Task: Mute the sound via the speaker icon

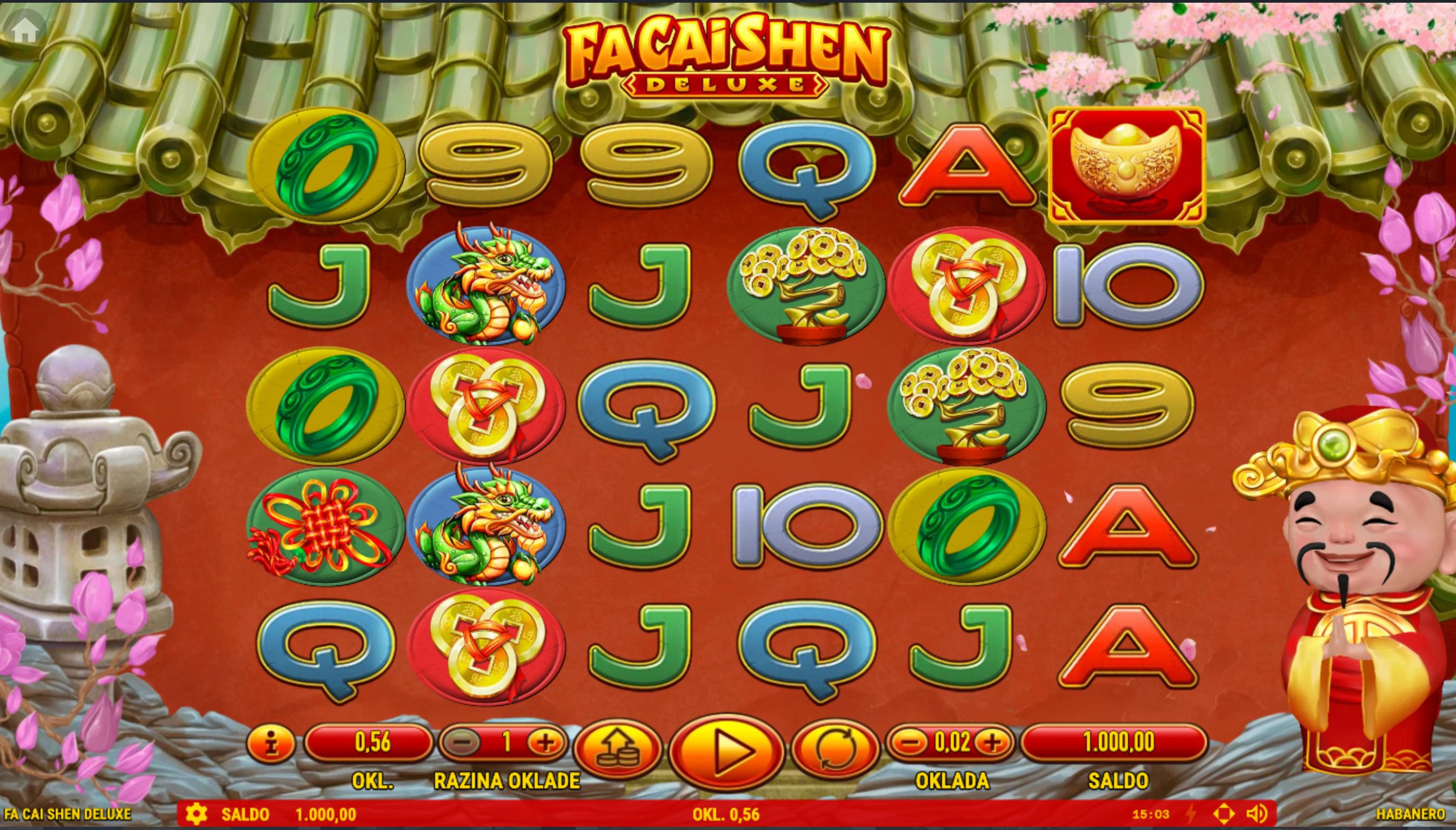Action: [1256, 814]
